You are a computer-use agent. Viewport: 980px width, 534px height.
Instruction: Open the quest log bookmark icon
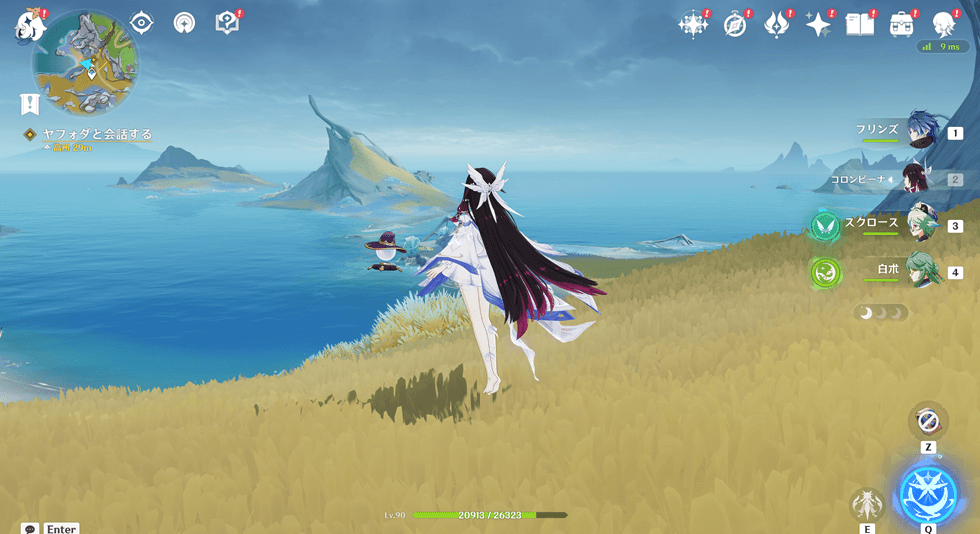[29, 104]
